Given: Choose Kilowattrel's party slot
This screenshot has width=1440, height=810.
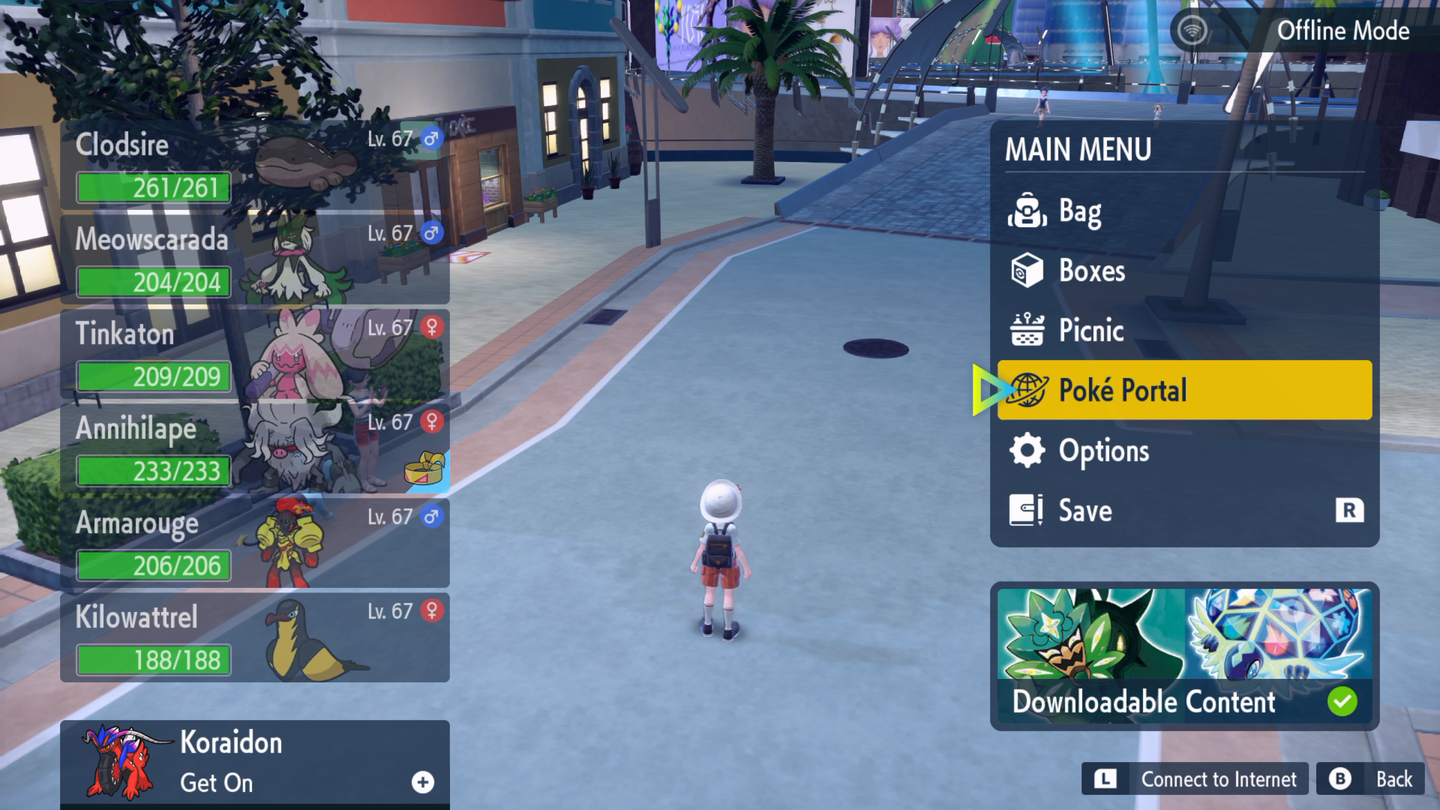Looking at the screenshot, I should pyautogui.click(x=255, y=638).
